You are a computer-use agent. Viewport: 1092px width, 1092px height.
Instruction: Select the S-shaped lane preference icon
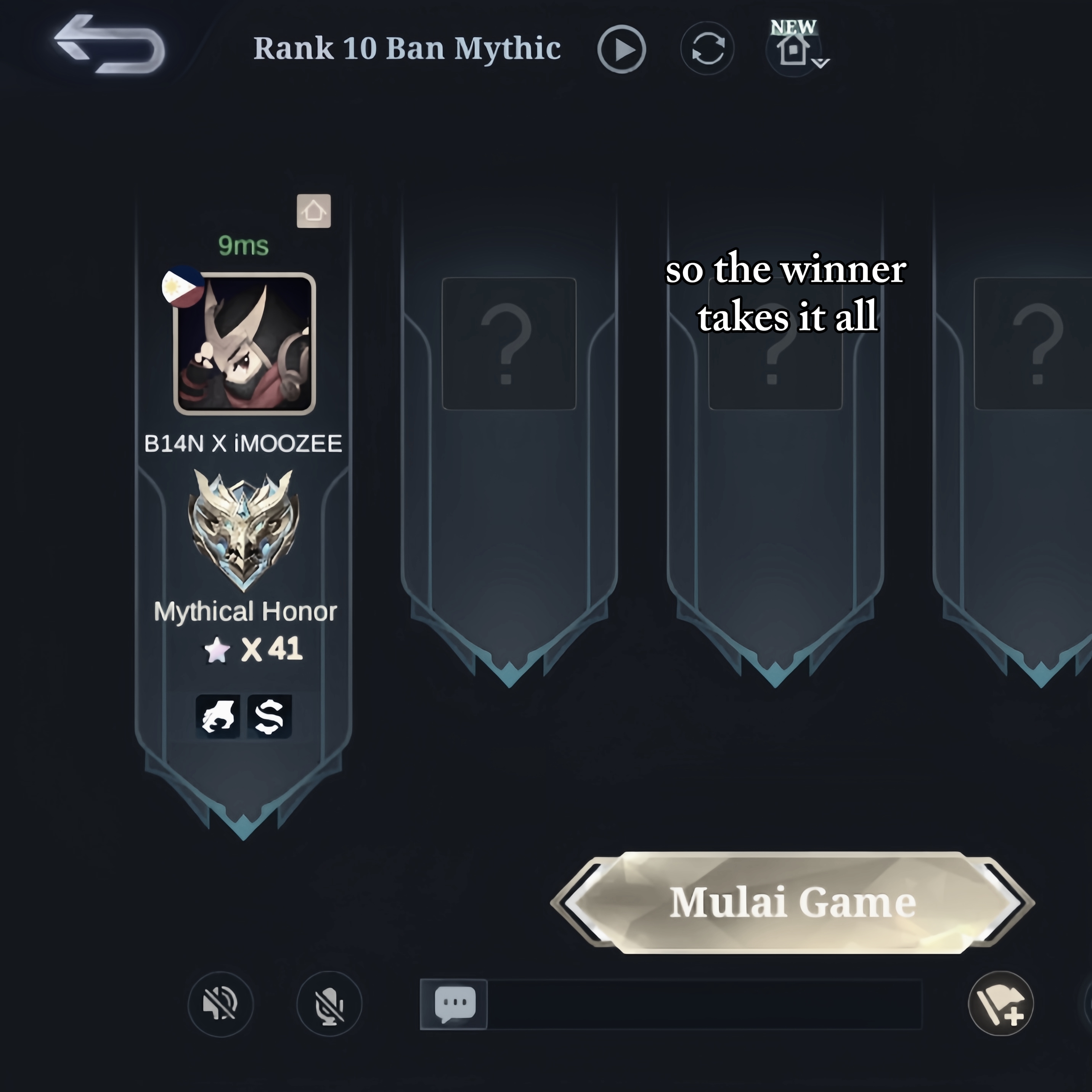pyautogui.click(x=270, y=716)
